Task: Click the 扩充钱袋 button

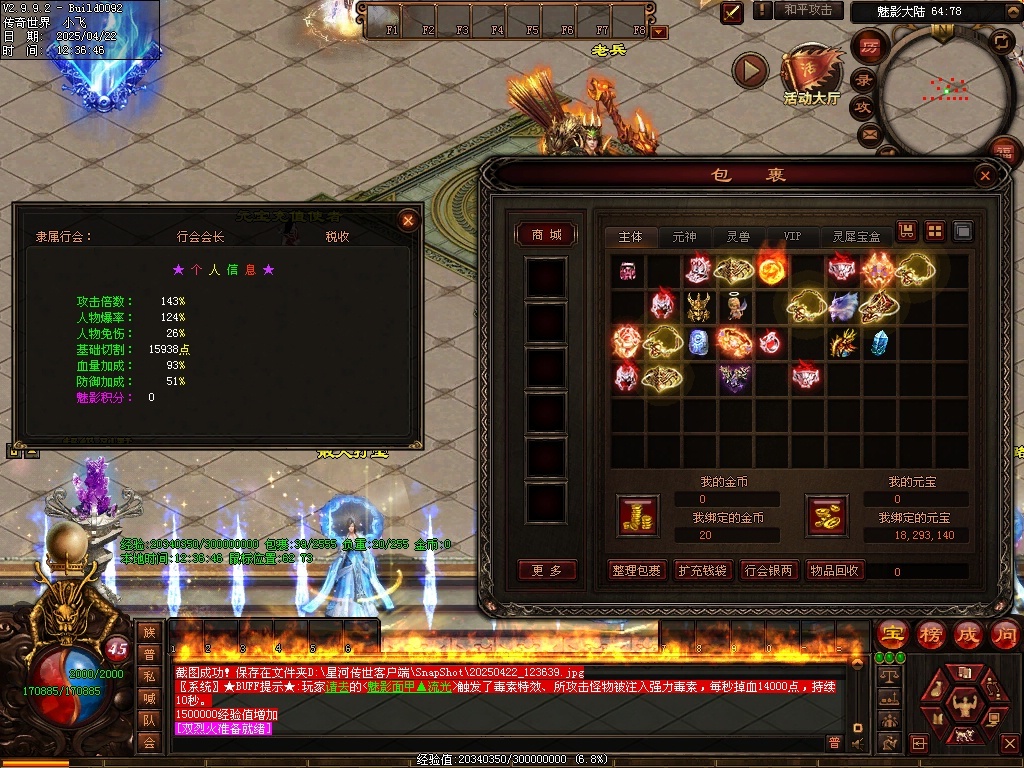Action: (702, 570)
